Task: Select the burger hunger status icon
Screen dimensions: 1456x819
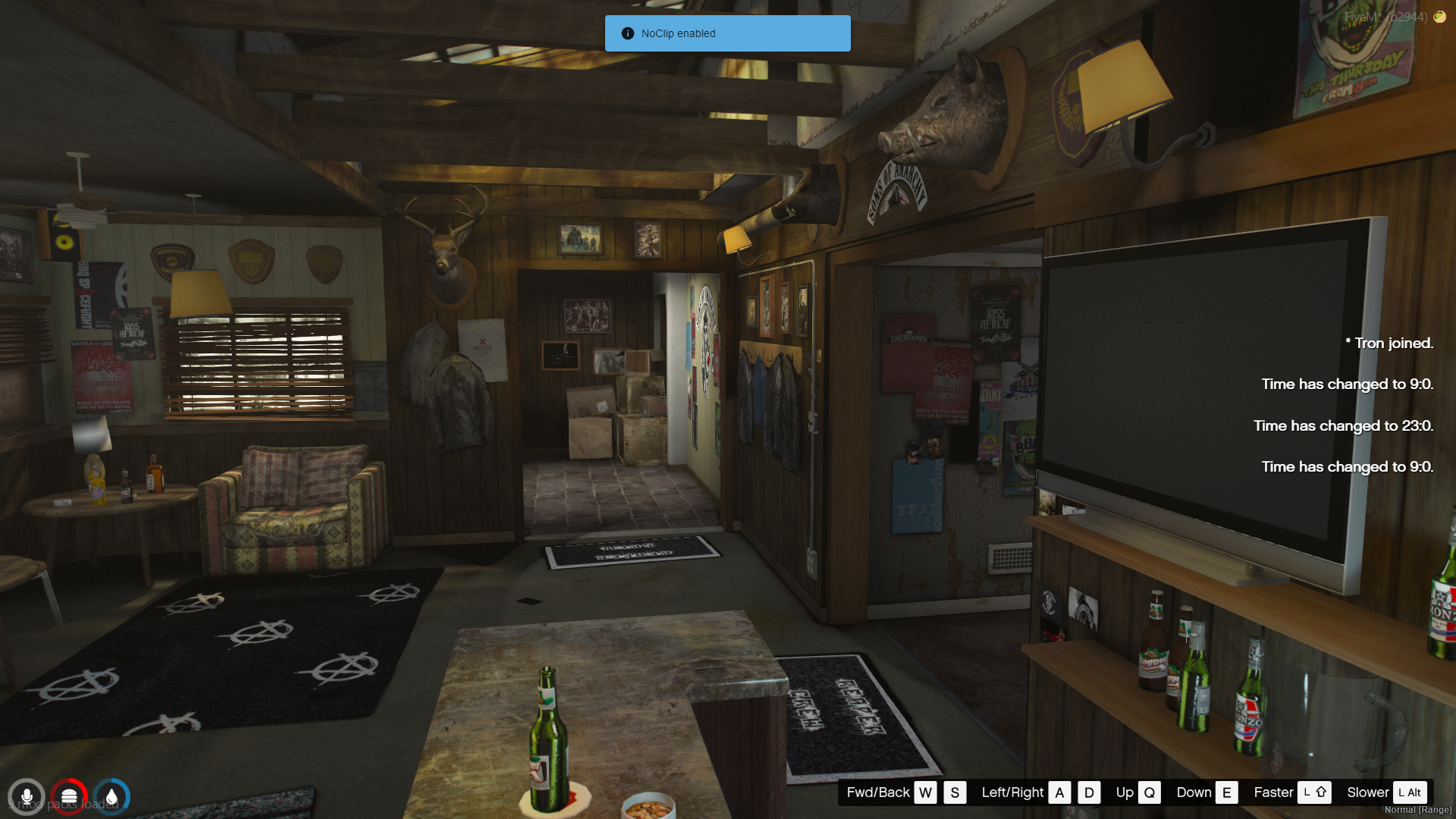Action: pos(69,797)
